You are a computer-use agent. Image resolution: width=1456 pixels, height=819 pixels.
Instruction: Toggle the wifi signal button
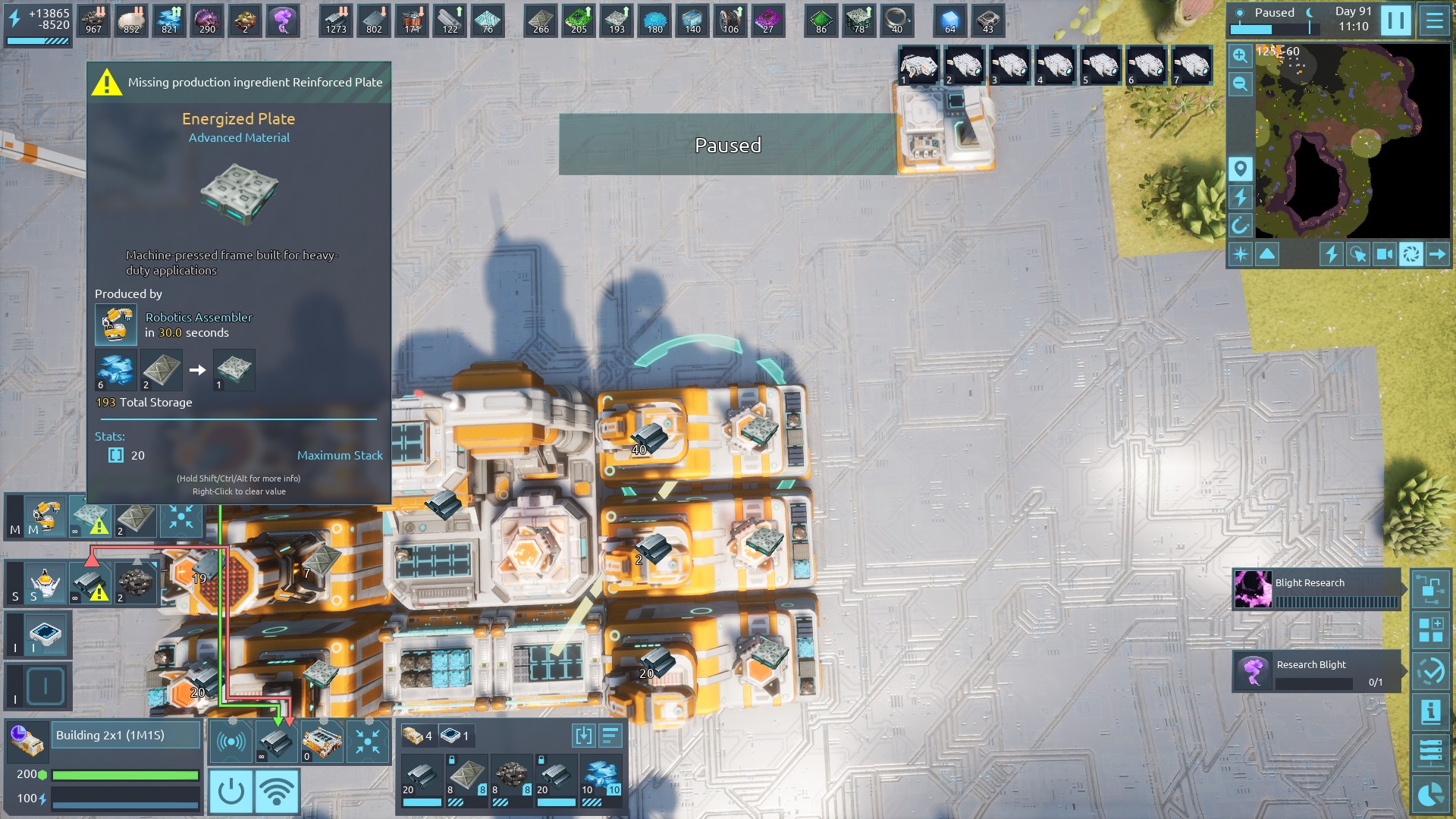coord(277,791)
